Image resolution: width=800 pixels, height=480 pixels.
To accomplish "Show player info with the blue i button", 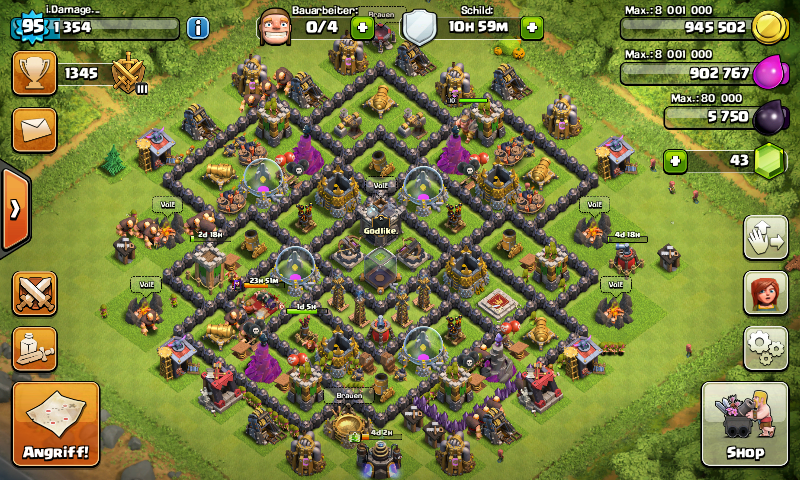I will 198,28.
